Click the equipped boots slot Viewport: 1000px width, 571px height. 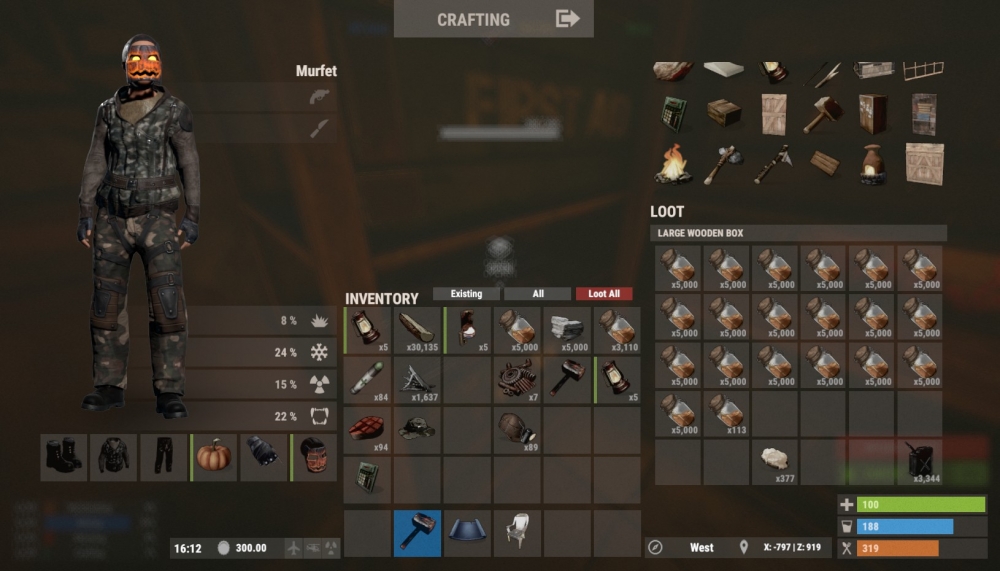click(x=64, y=457)
